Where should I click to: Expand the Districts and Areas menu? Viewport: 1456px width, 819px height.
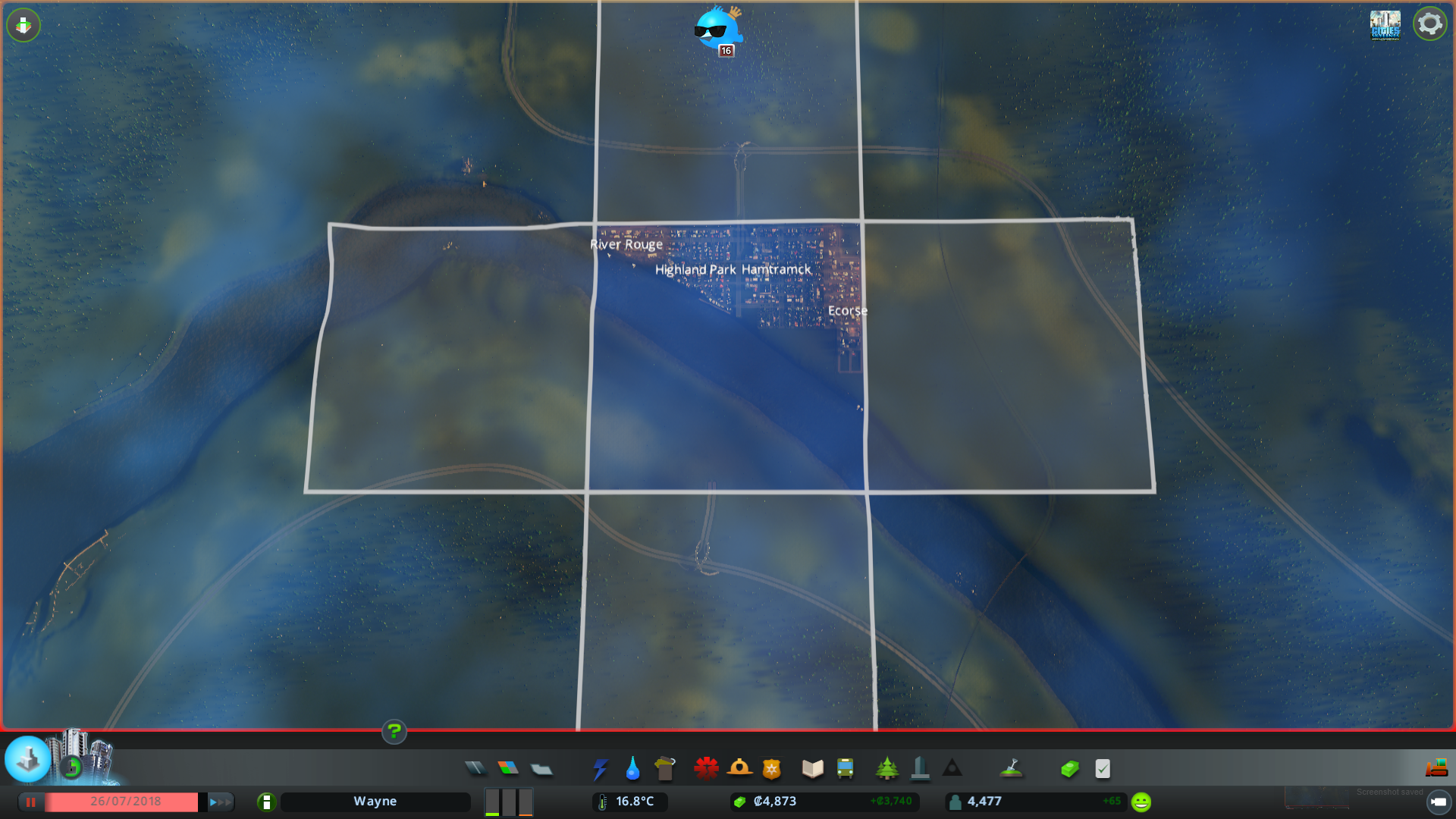tap(541, 768)
